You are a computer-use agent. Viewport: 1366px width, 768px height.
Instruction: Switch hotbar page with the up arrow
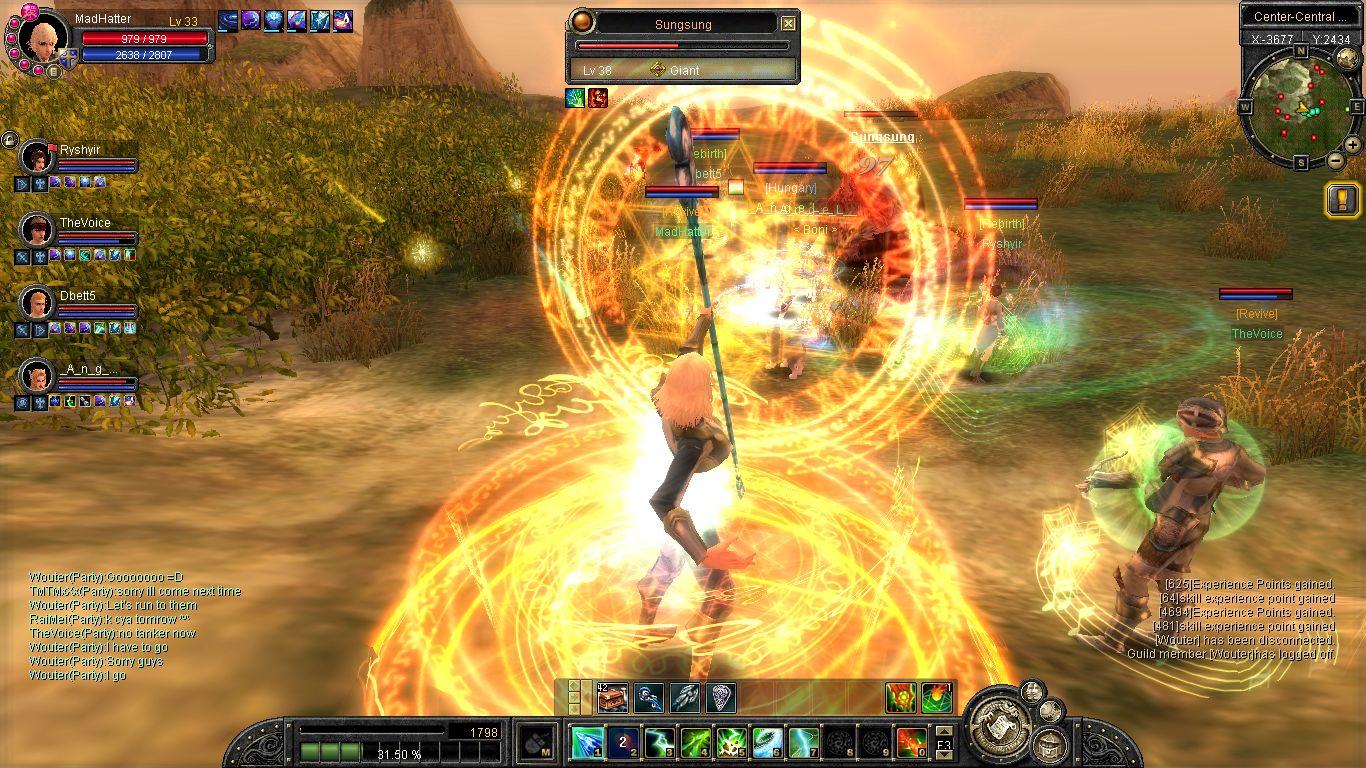coord(943,730)
